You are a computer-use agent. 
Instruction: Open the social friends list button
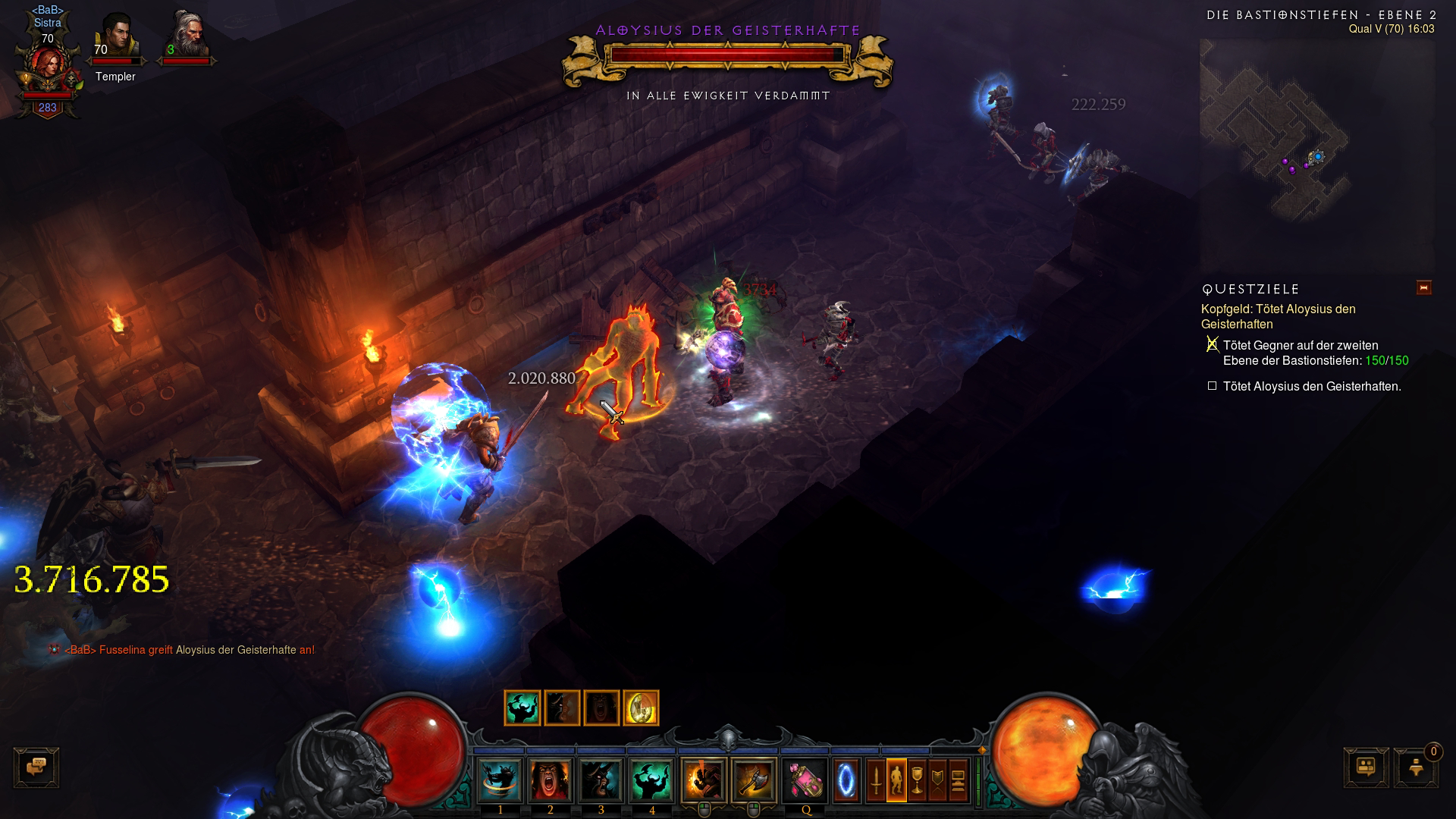pos(1366,767)
